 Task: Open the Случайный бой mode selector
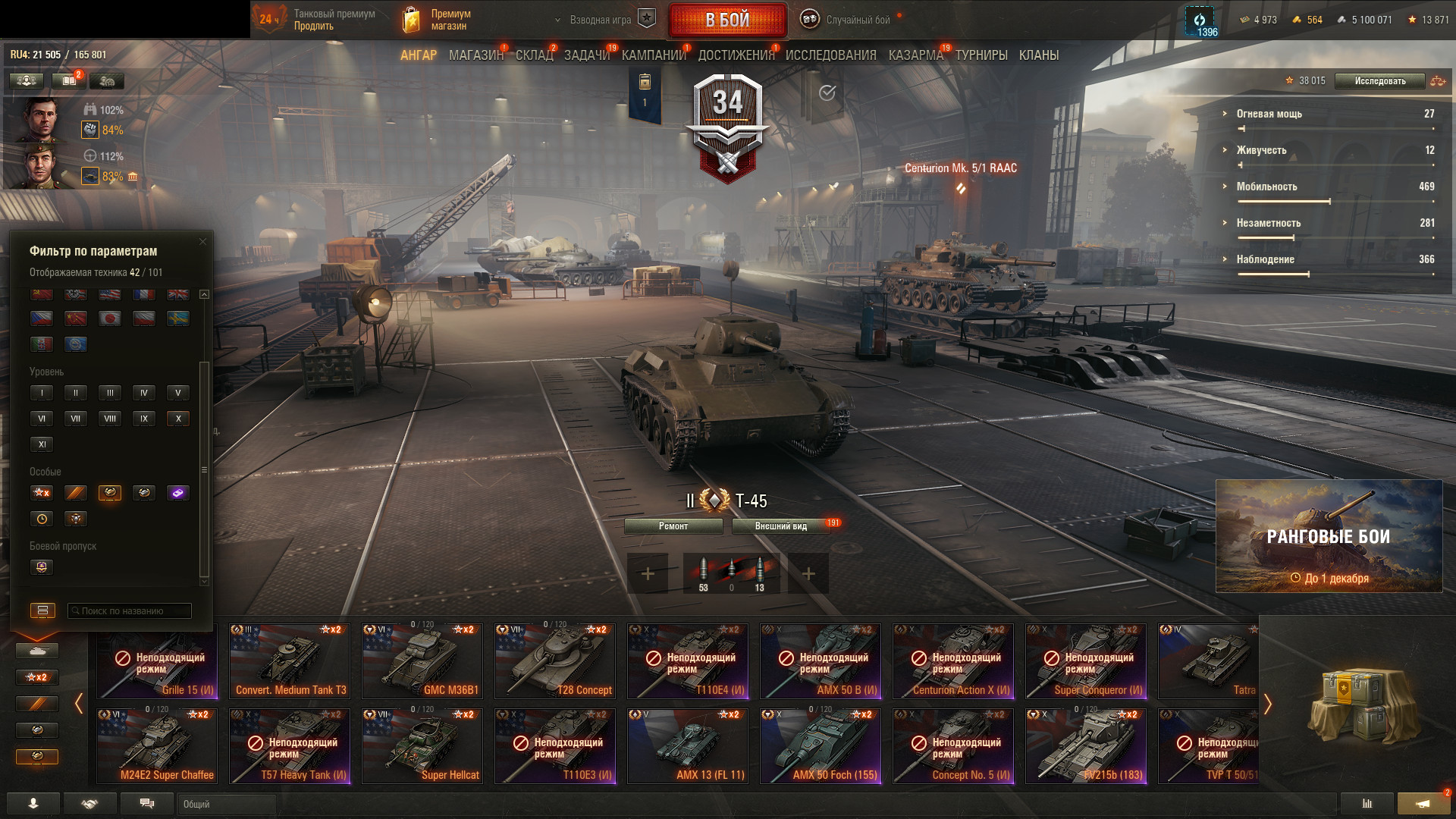coord(857,20)
